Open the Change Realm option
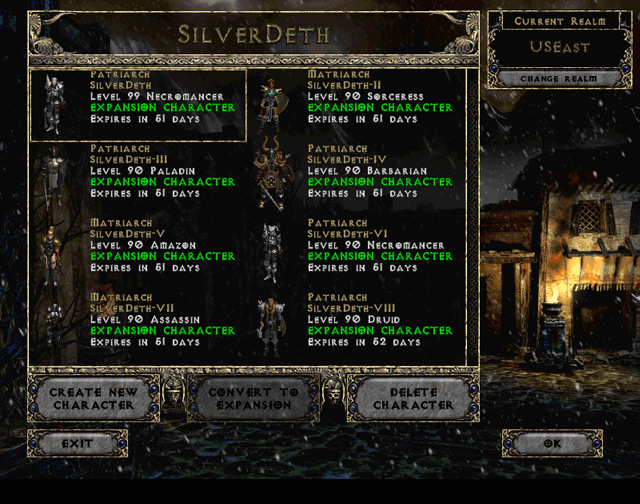Viewport: 640px width, 504px height. (x=553, y=78)
